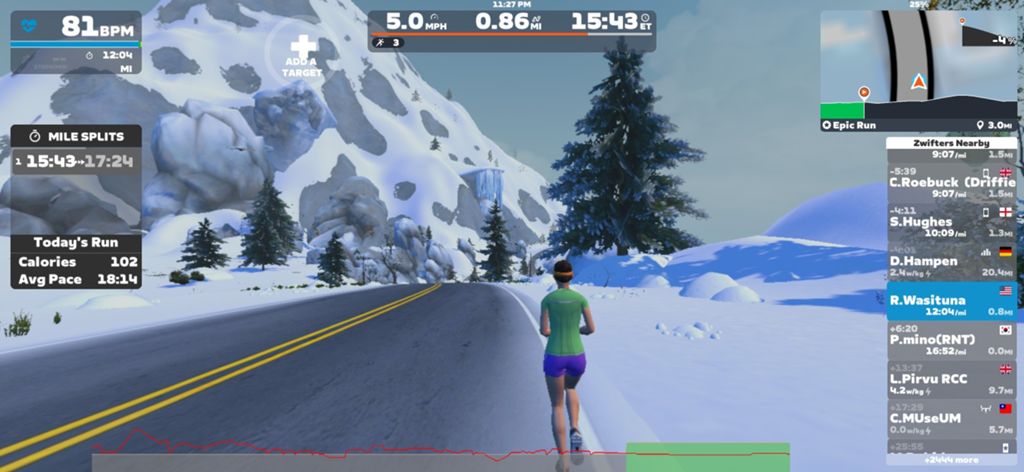Select D.Hampen in the nearby list

coord(951,260)
